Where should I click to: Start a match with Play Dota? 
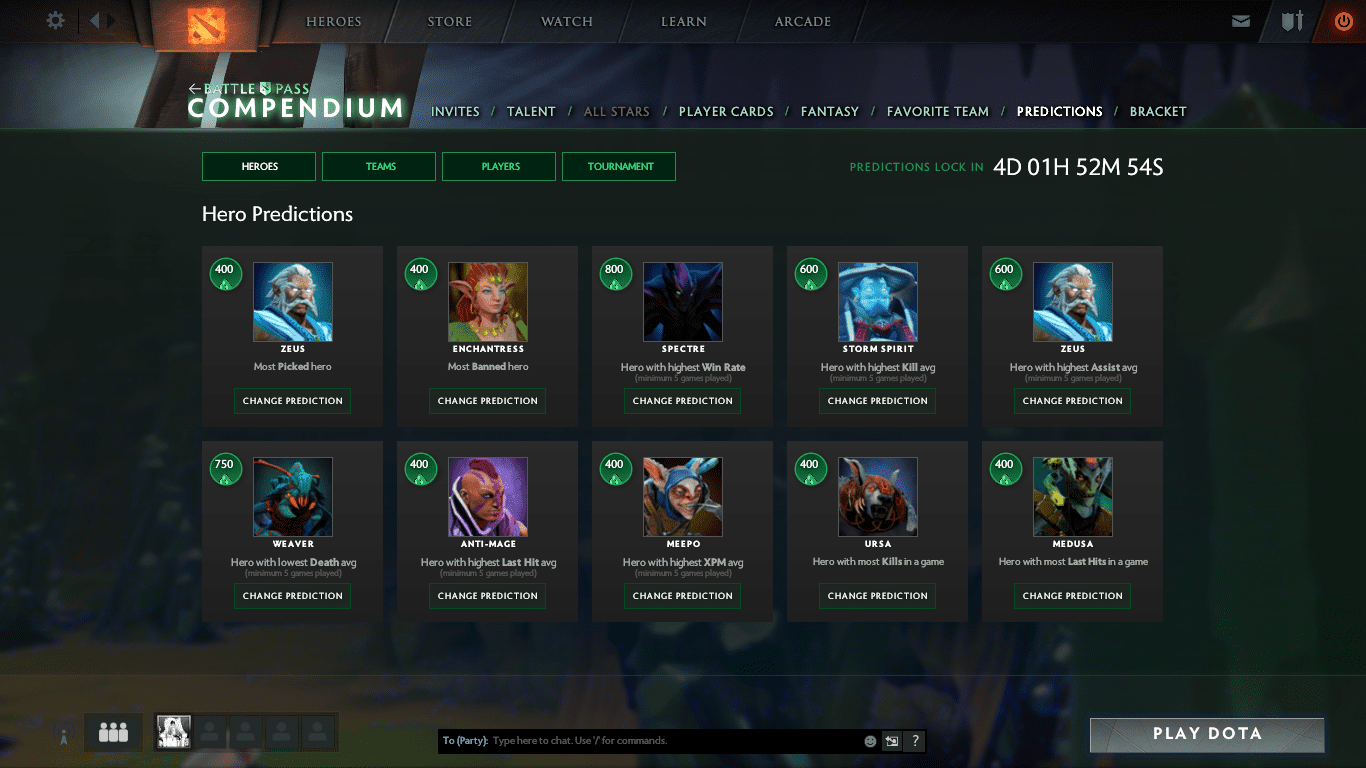pyautogui.click(x=1207, y=734)
